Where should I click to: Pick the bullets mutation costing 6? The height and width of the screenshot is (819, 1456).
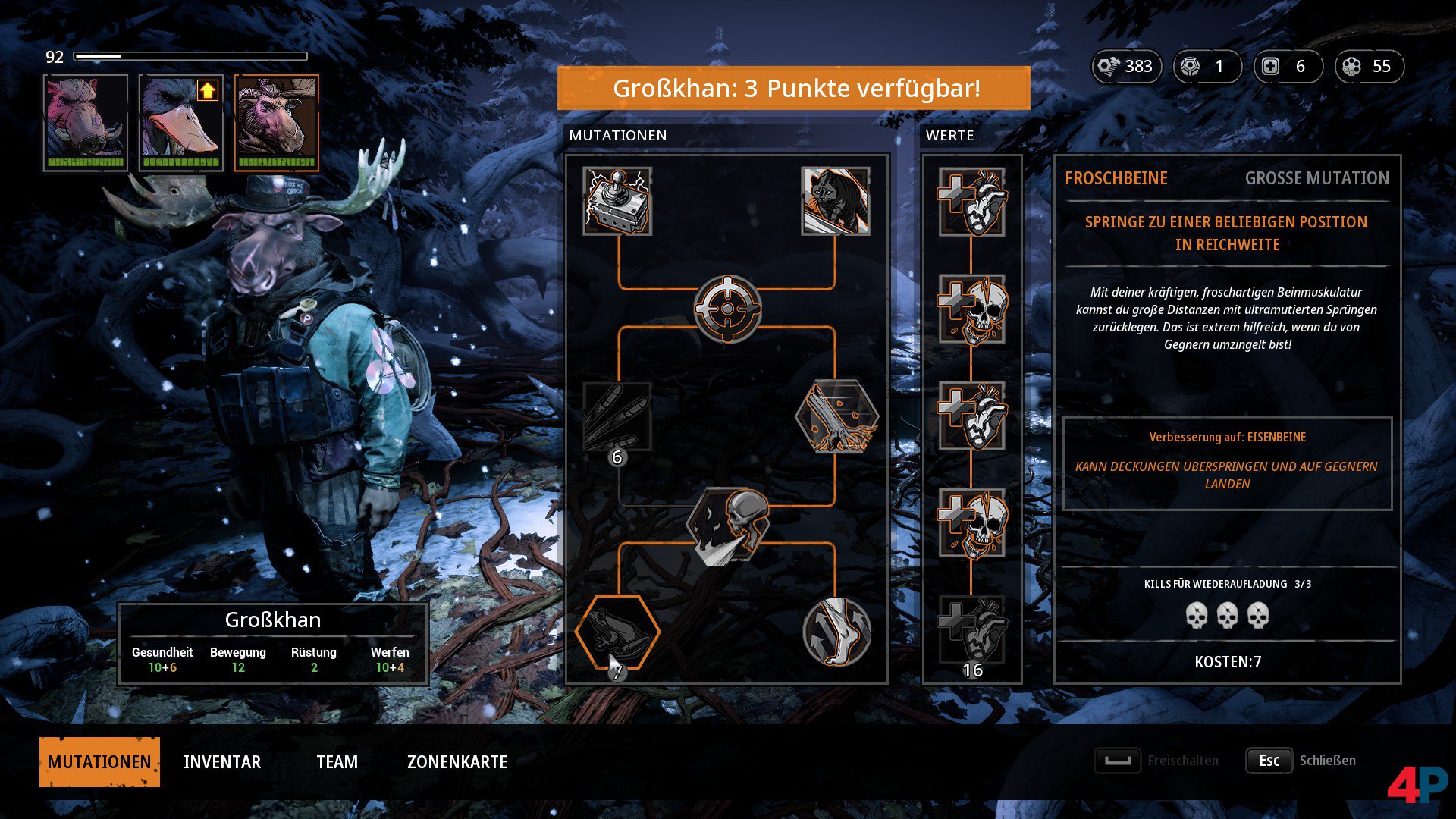point(617,417)
